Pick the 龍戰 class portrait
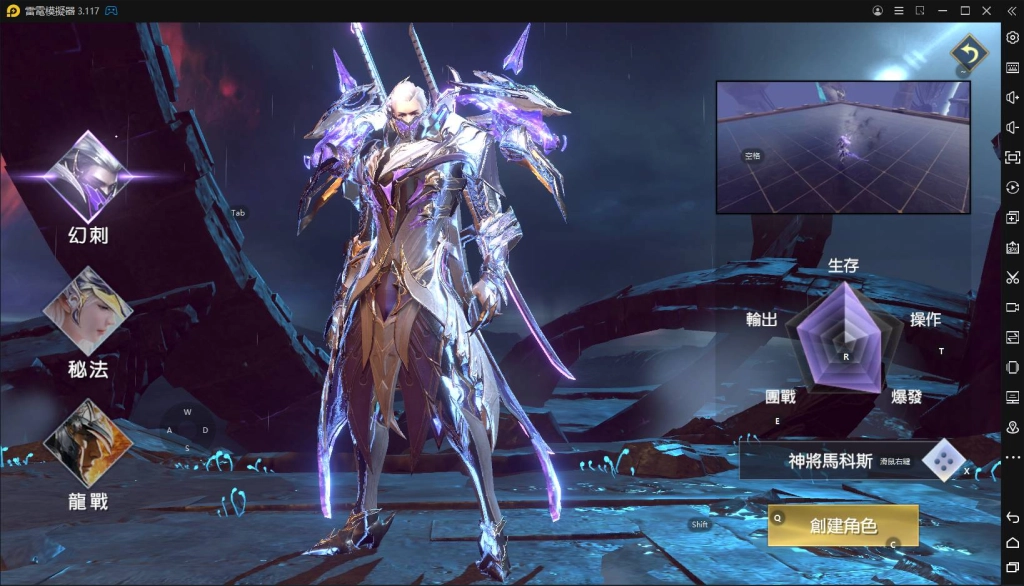1024x586 pixels. [x=88, y=443]
